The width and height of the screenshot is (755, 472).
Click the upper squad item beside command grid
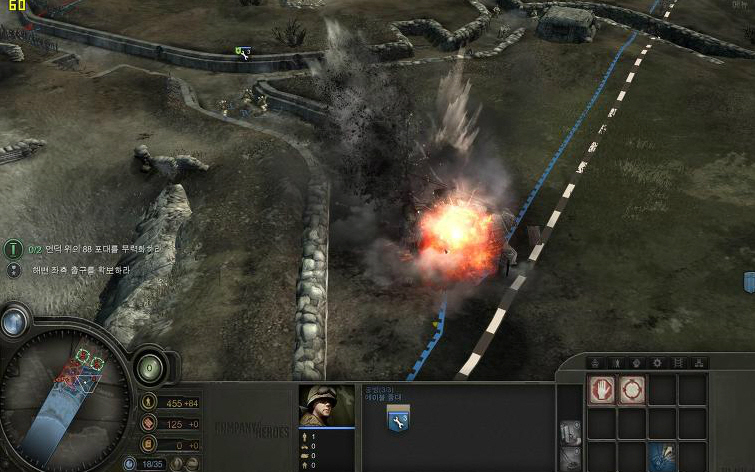[570, 433]
